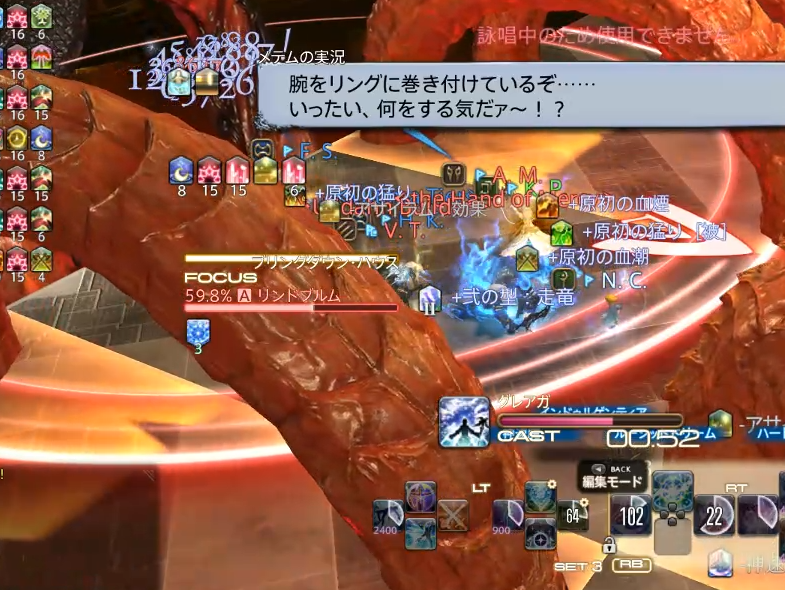Select the ornate blue circle action above D-pad
785x590 pixels.
[x=673, y=490]
